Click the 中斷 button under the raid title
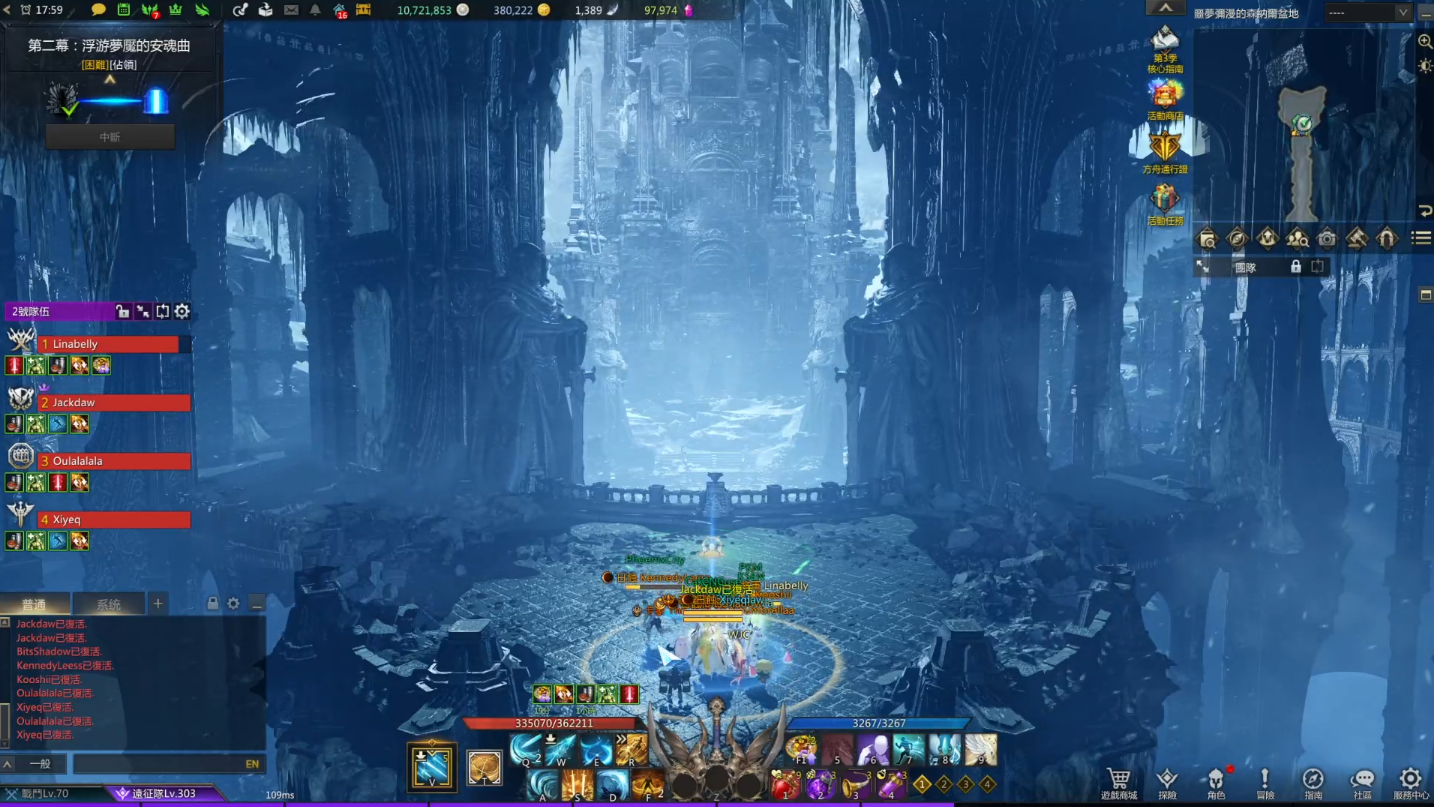The image size is (1434, 807). tap(110, 137)
